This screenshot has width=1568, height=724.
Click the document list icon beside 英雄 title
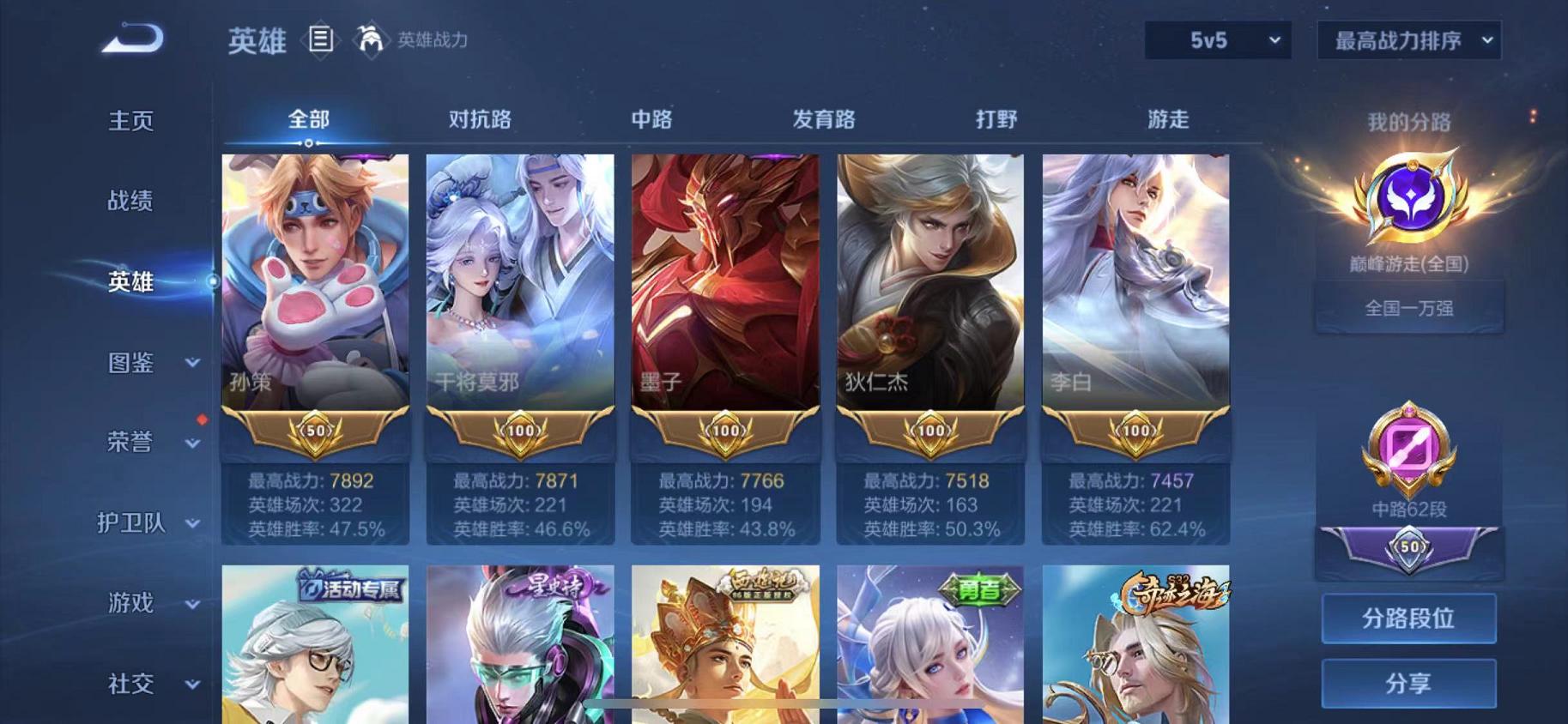(x=322, y=40)
